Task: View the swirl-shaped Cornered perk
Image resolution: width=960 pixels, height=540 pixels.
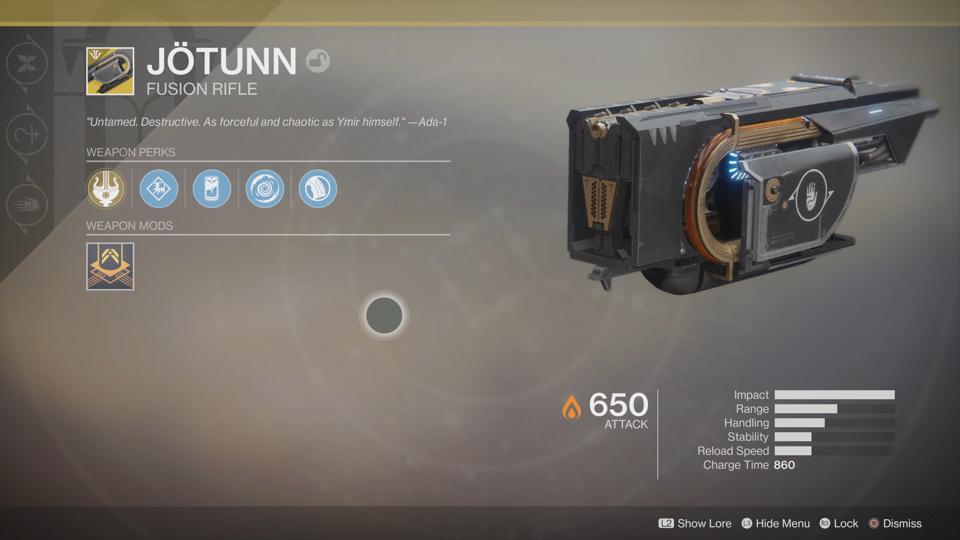Action: pyautogui.click(x=265, y=188)
